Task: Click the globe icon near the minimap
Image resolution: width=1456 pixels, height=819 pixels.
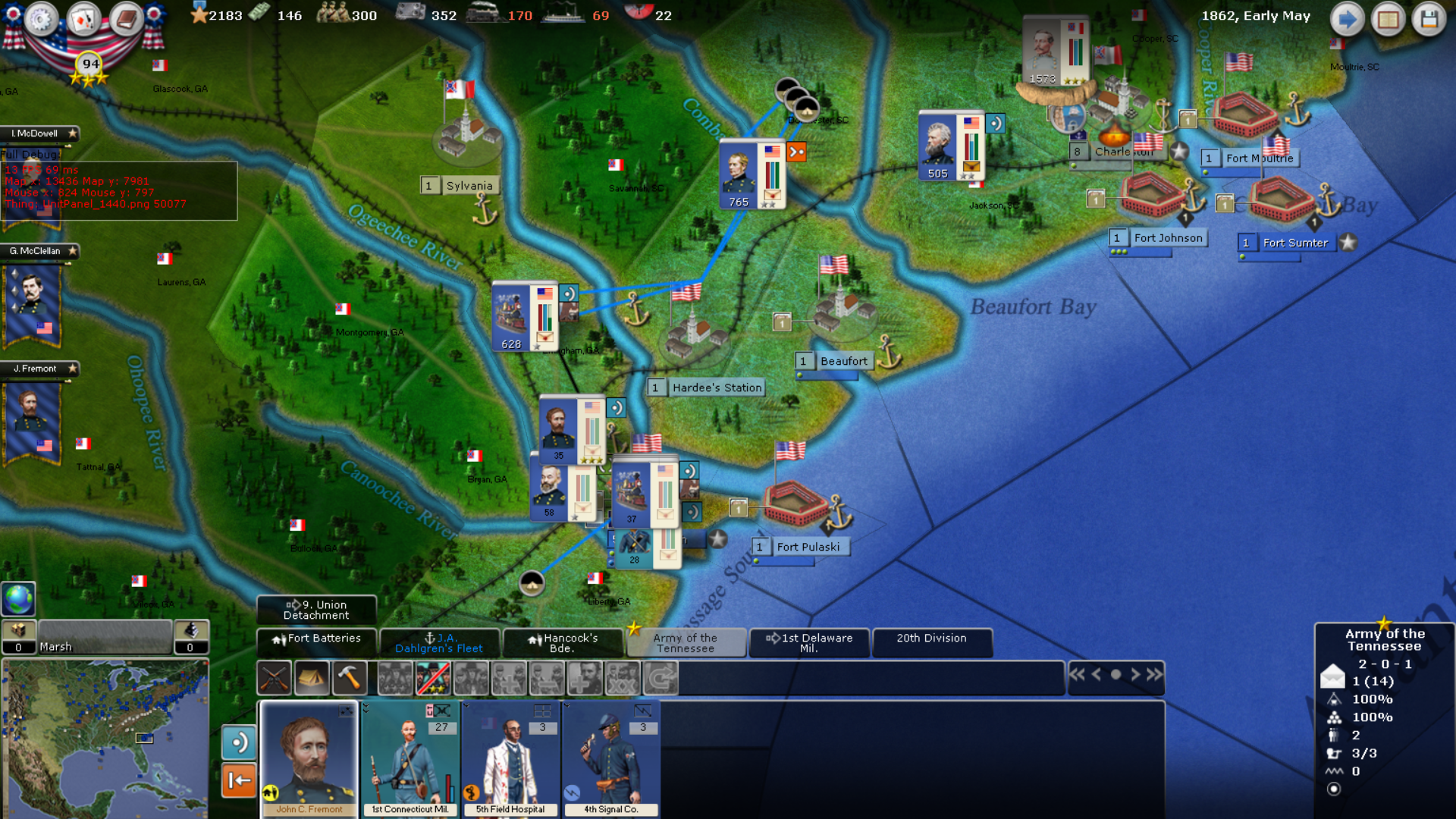Action: [17, 599]
